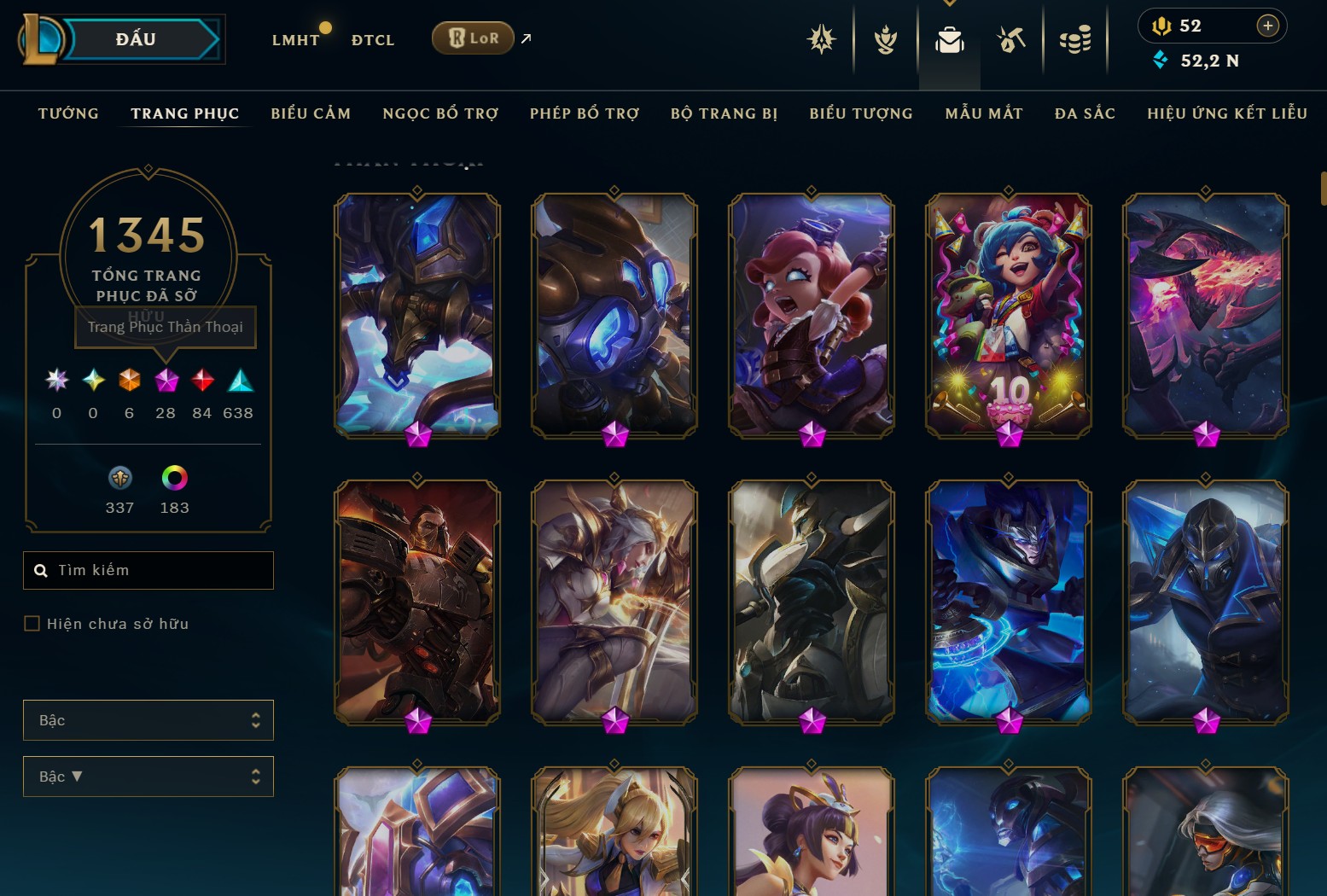
Task: Select the BIỂU CẢM emotes tab
Action: coord(311,113)
